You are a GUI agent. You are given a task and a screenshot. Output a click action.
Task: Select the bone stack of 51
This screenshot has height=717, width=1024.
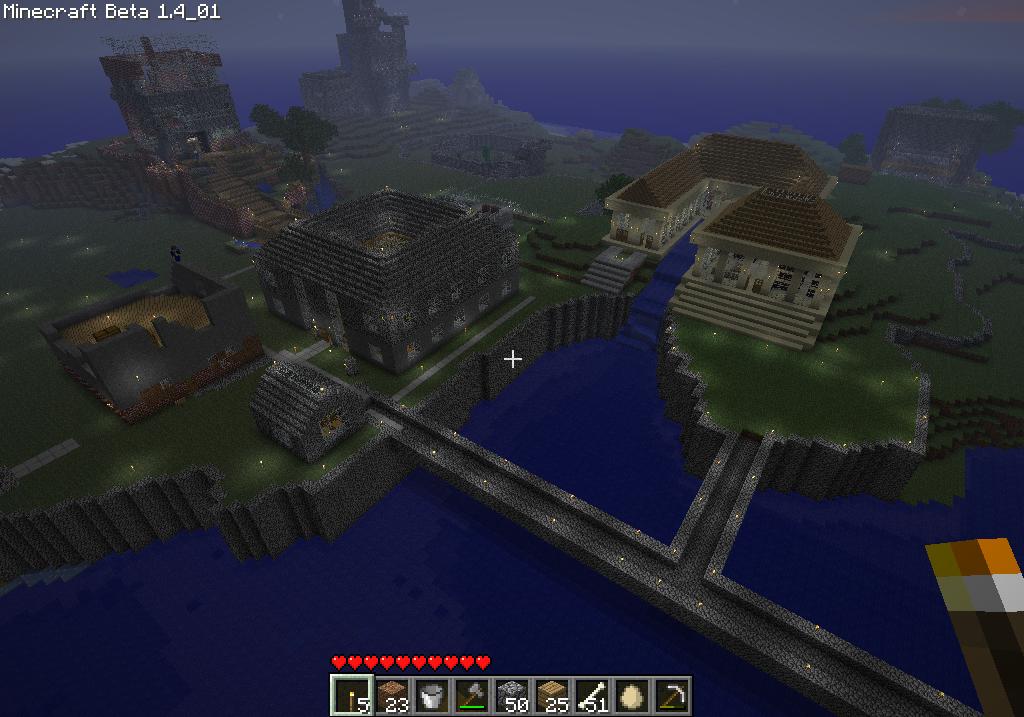pos(591,695)
